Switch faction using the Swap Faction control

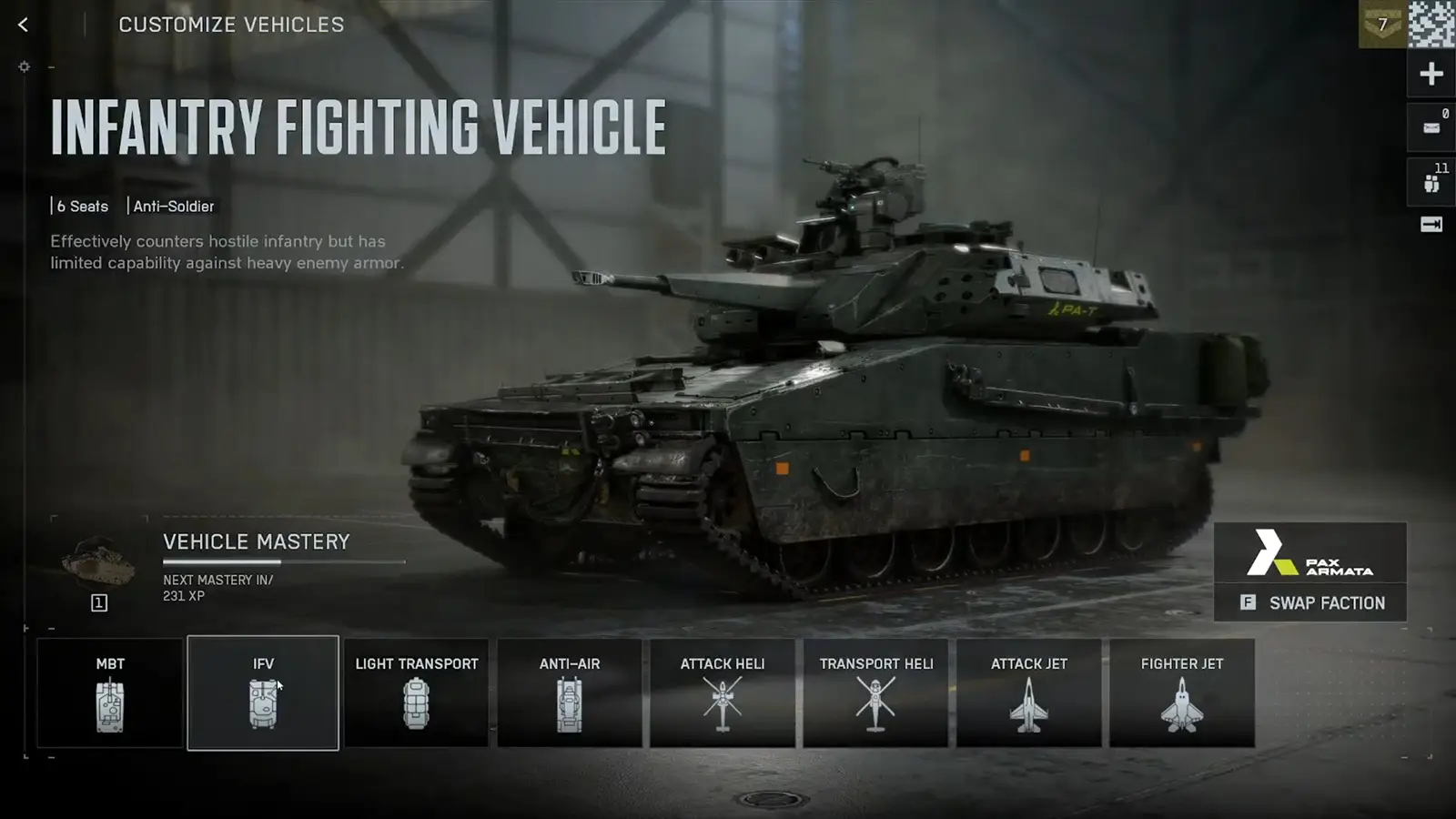click(1311, 602)
